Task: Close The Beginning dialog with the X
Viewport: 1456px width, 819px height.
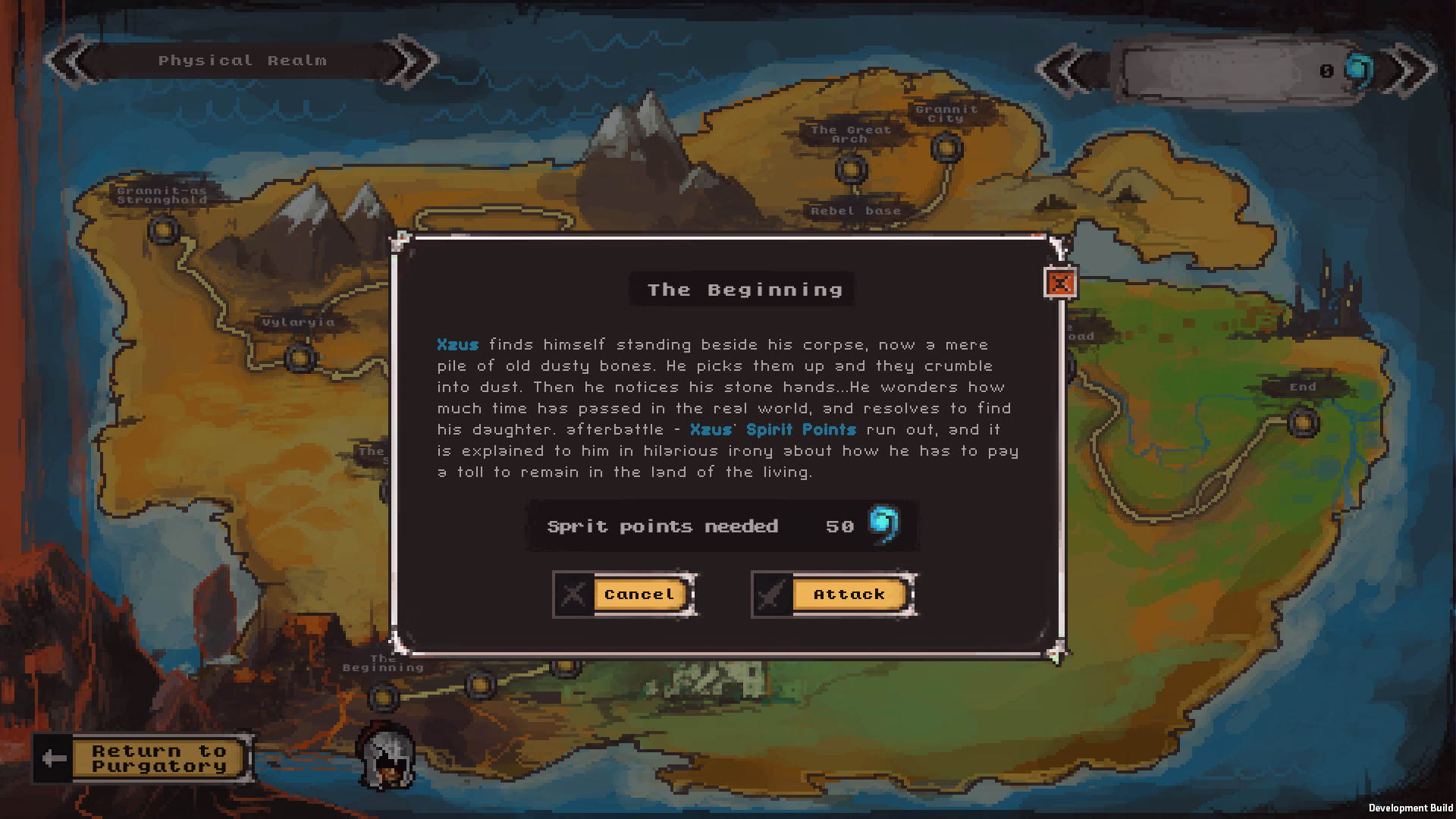Action: [x=1060, y=284]
